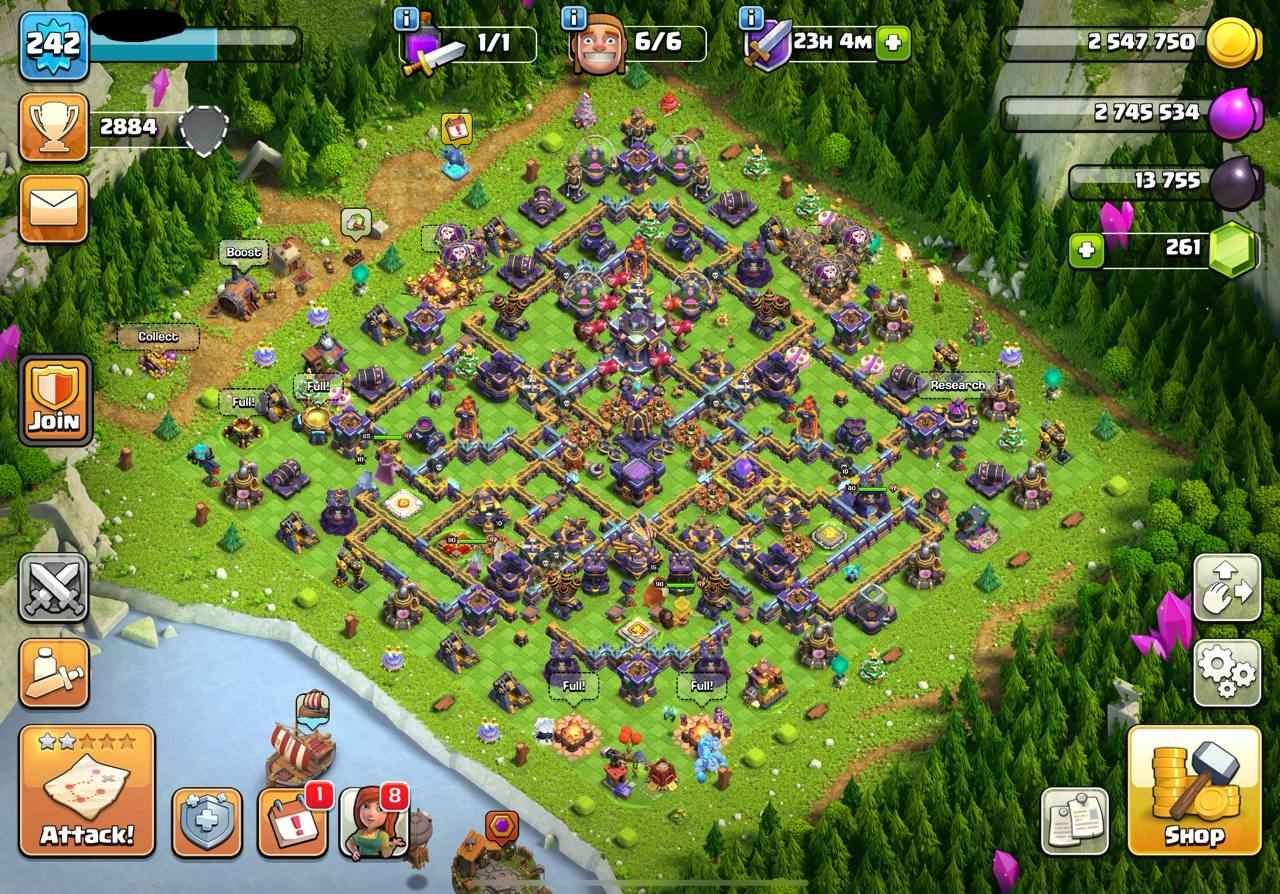The width and height of the screenshot is (1280, 894).
Task: Show army info for 1/1
Action: [406, 18]
